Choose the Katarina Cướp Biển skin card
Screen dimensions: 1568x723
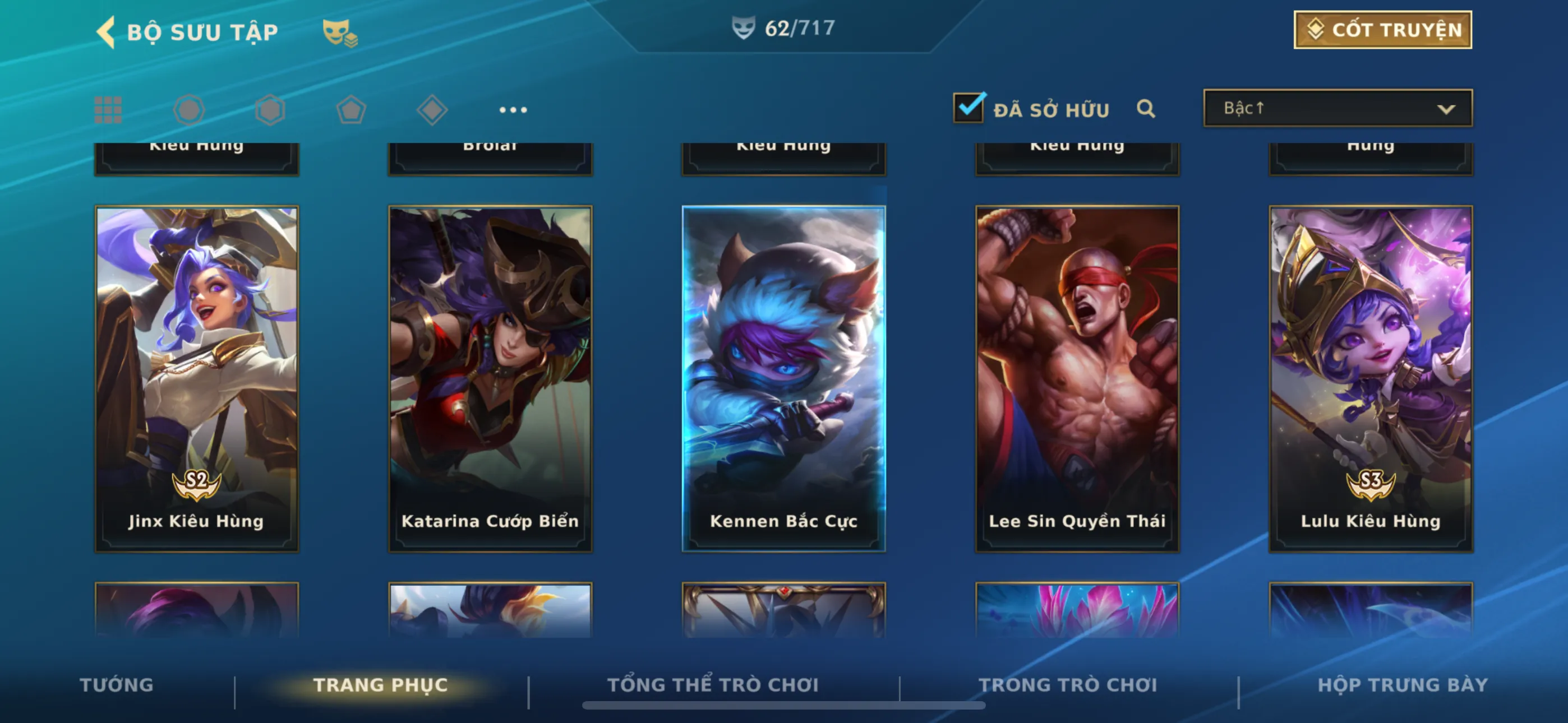(490, 378)
